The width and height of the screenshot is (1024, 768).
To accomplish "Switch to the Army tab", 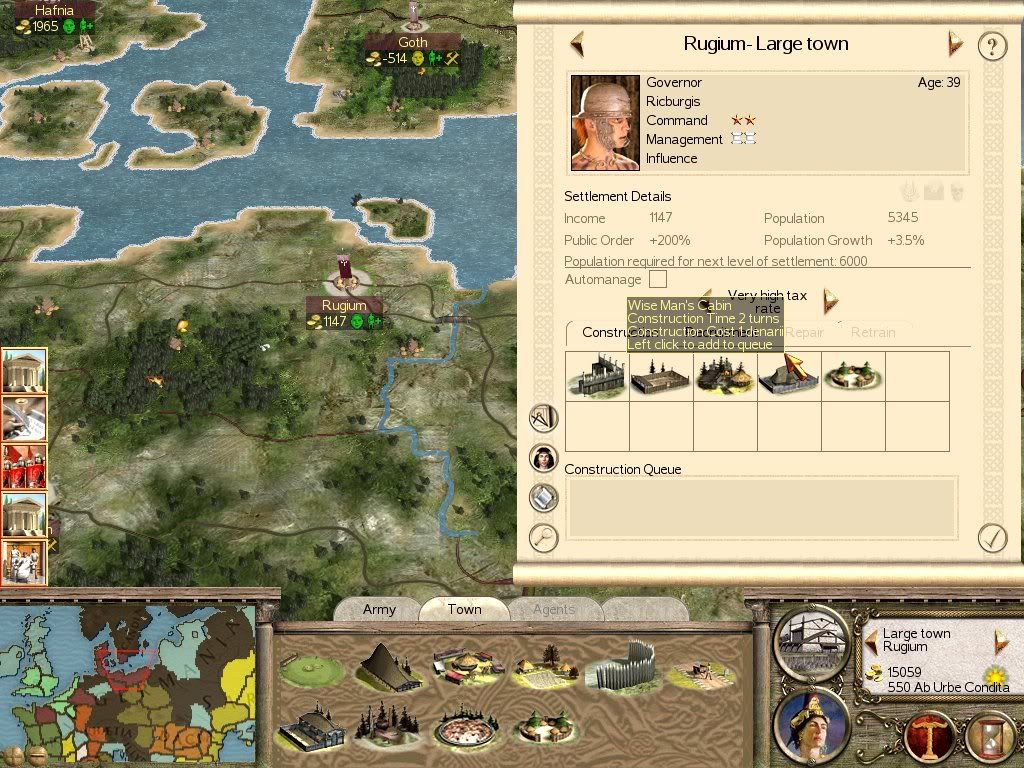I will (379, 609).
